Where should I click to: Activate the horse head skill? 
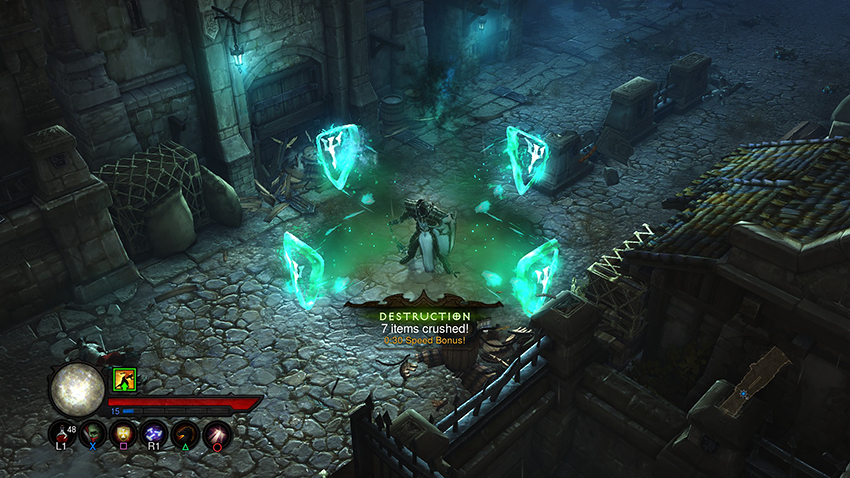tap(186, 433)
